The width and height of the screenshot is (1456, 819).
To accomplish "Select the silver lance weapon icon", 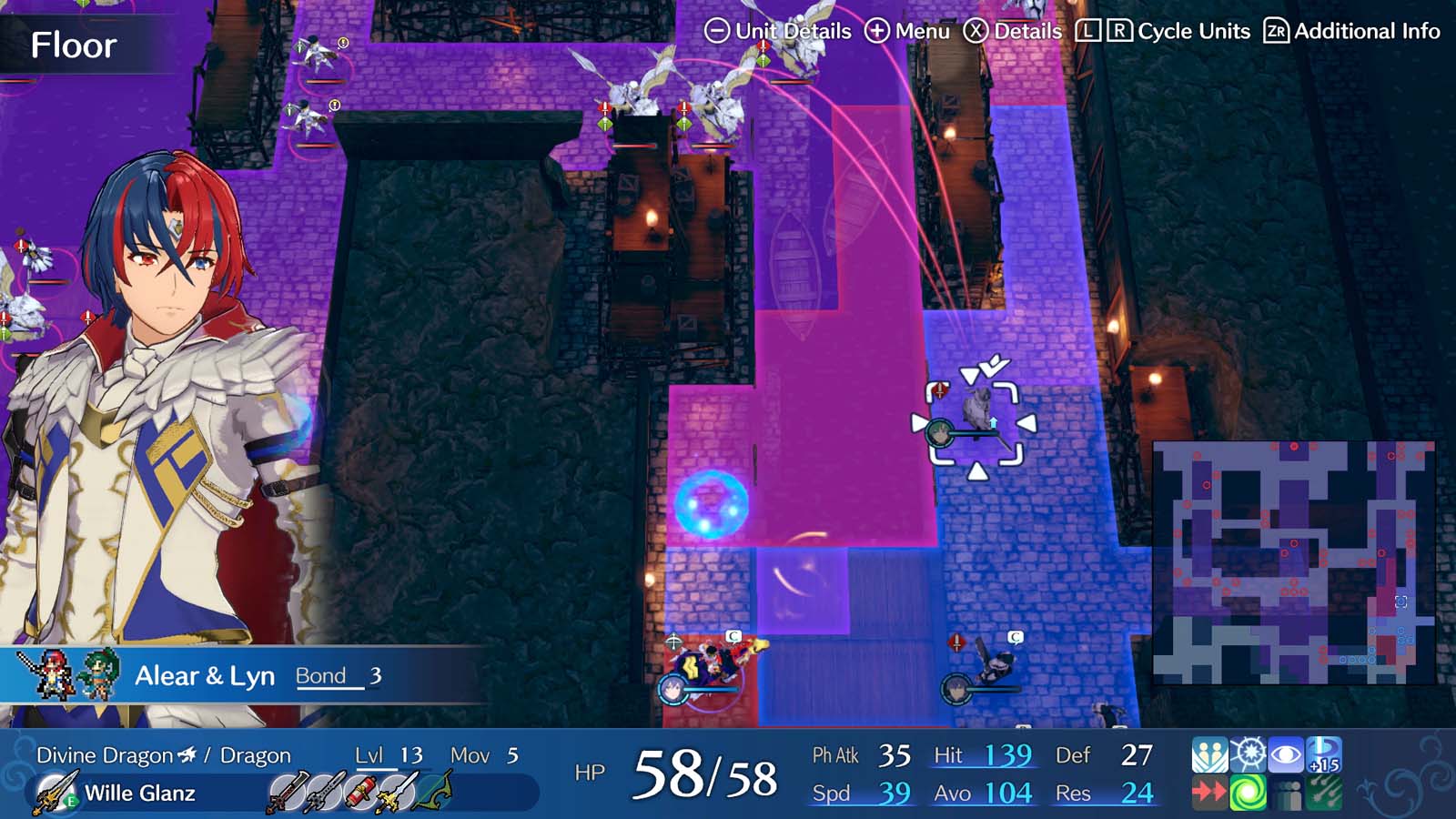I will pyautogui.click(x=324, y=790).
